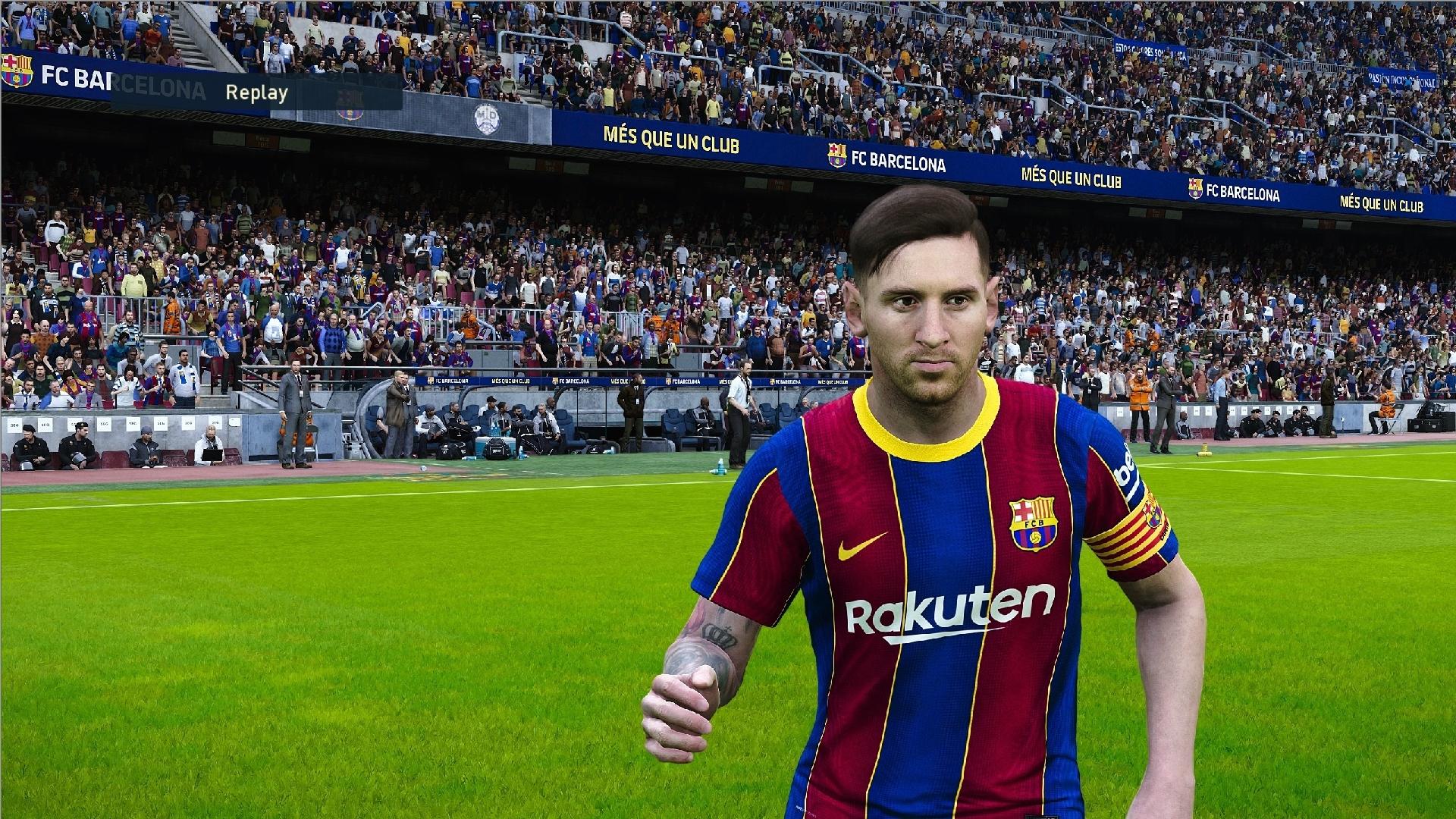This screenshot has height=819, width=1456.
Task: Click the FC Barcelona crest logo top-left
Action: click(19, 70)
